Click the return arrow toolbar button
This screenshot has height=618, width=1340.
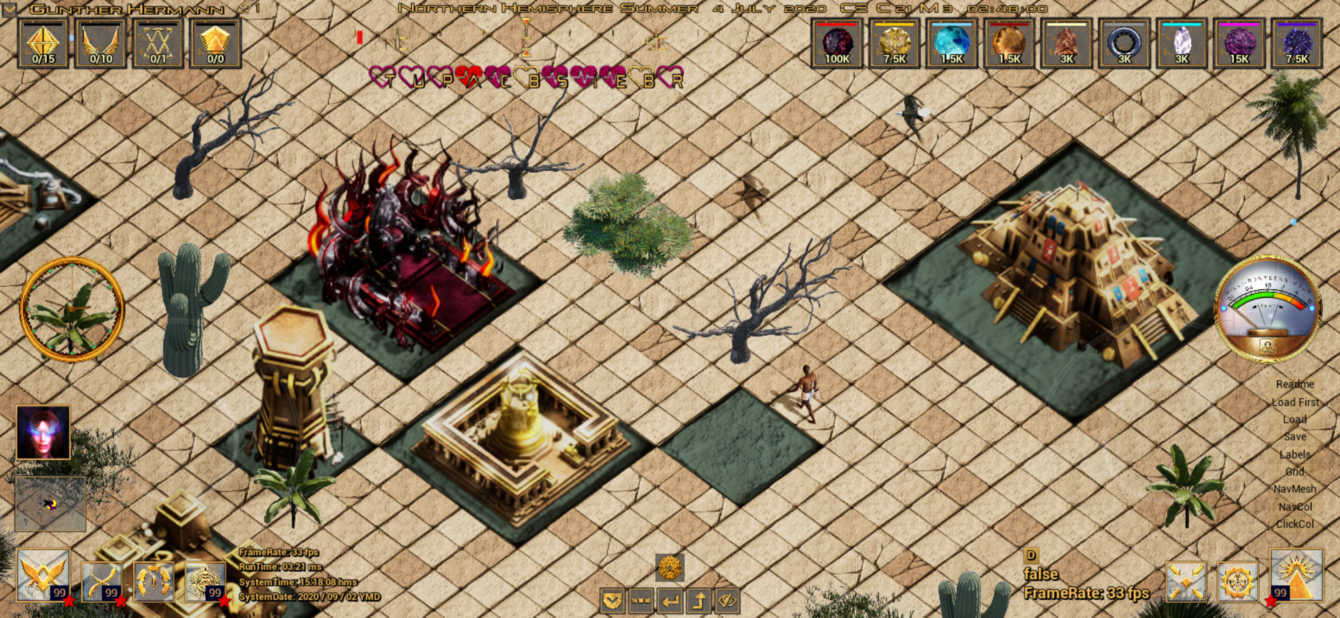click(x=670, y=601)
